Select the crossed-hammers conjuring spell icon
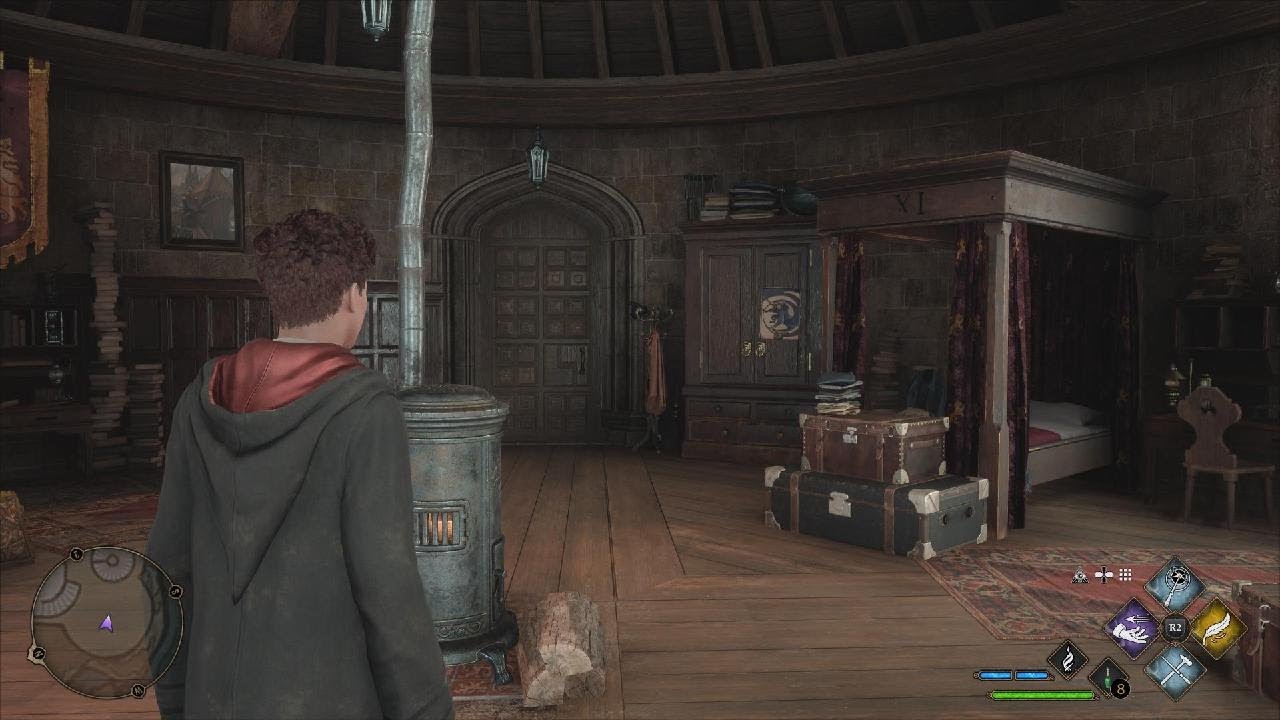 (1174, 670)
